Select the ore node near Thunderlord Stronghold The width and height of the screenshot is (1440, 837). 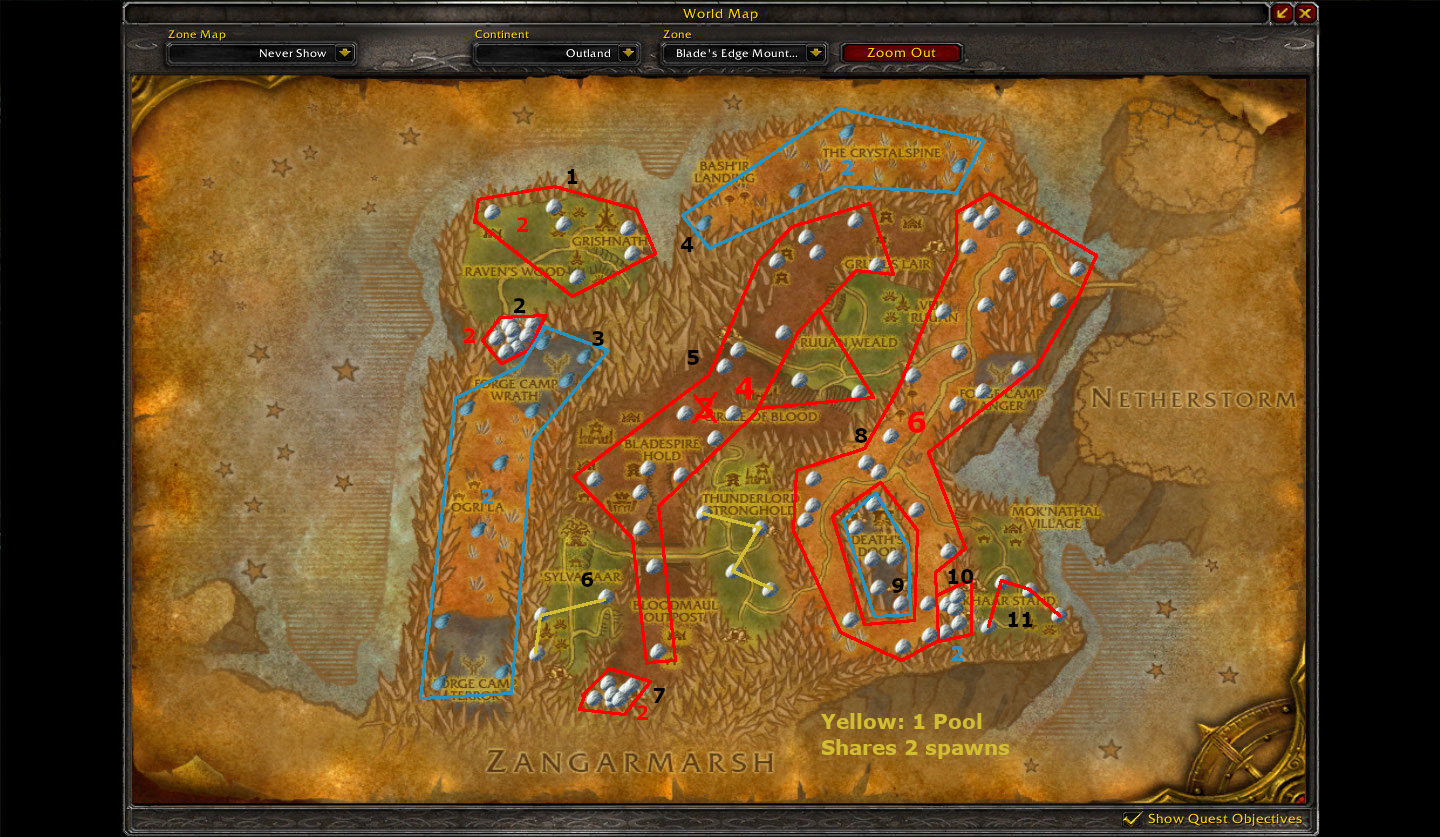tap(703, 512)
